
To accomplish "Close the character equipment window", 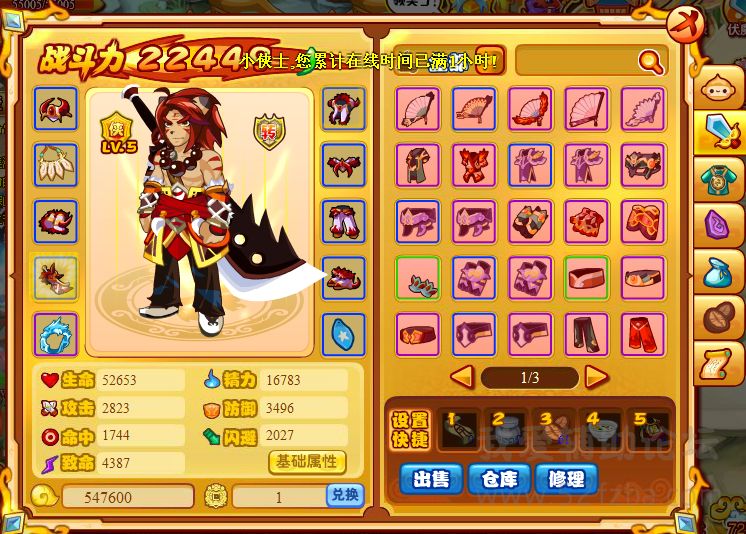I will point(685,21).
